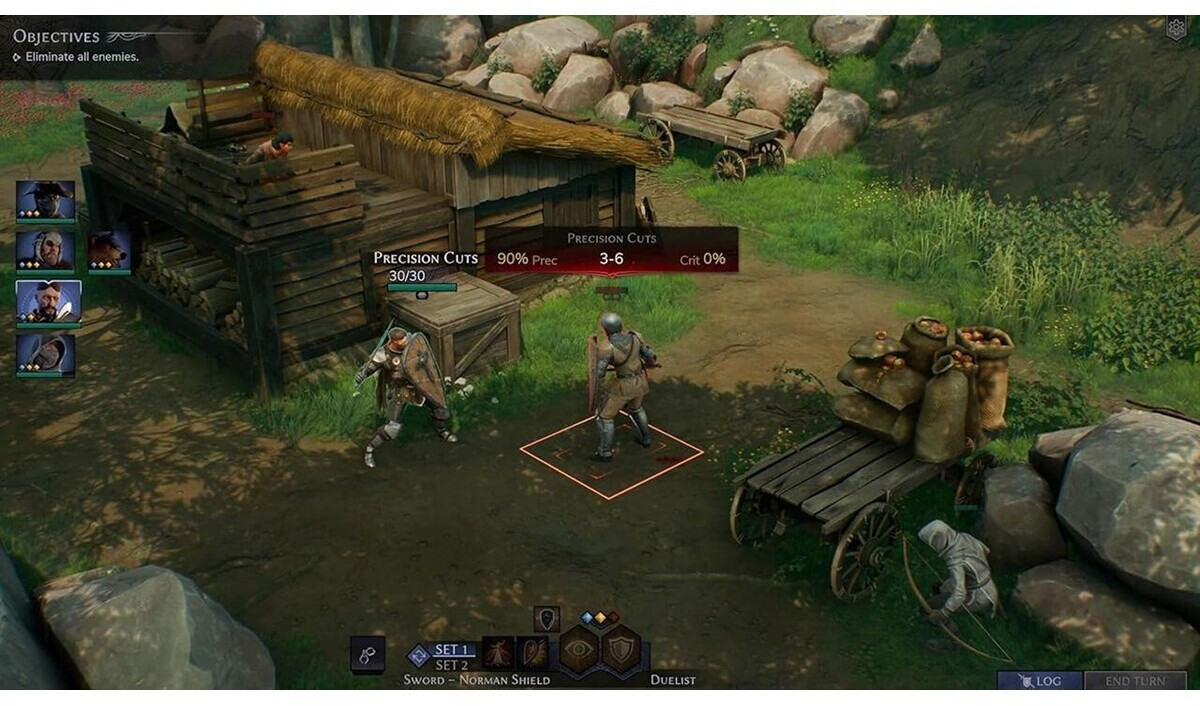Image resolution: width=1200 pixels, height=706 pixels.
Task: Select the small shield icon above skills
Action: pos(546,618)
